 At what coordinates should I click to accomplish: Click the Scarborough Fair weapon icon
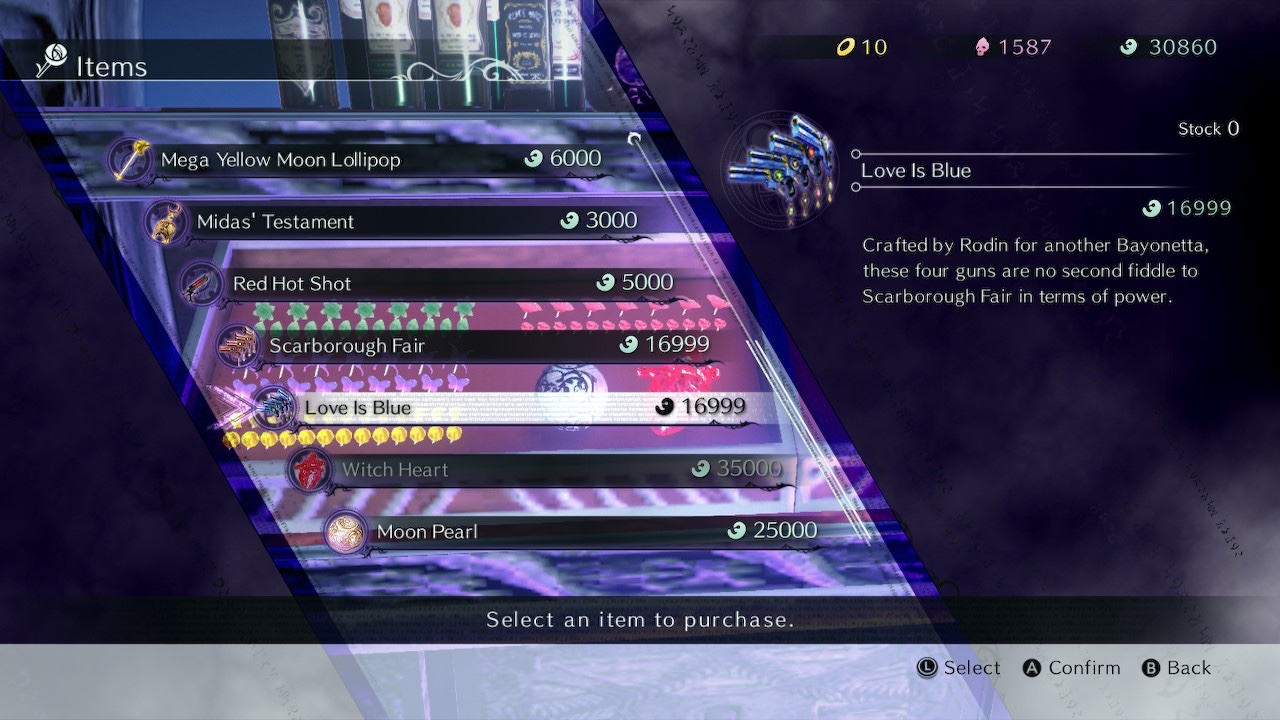pos(237,346)
